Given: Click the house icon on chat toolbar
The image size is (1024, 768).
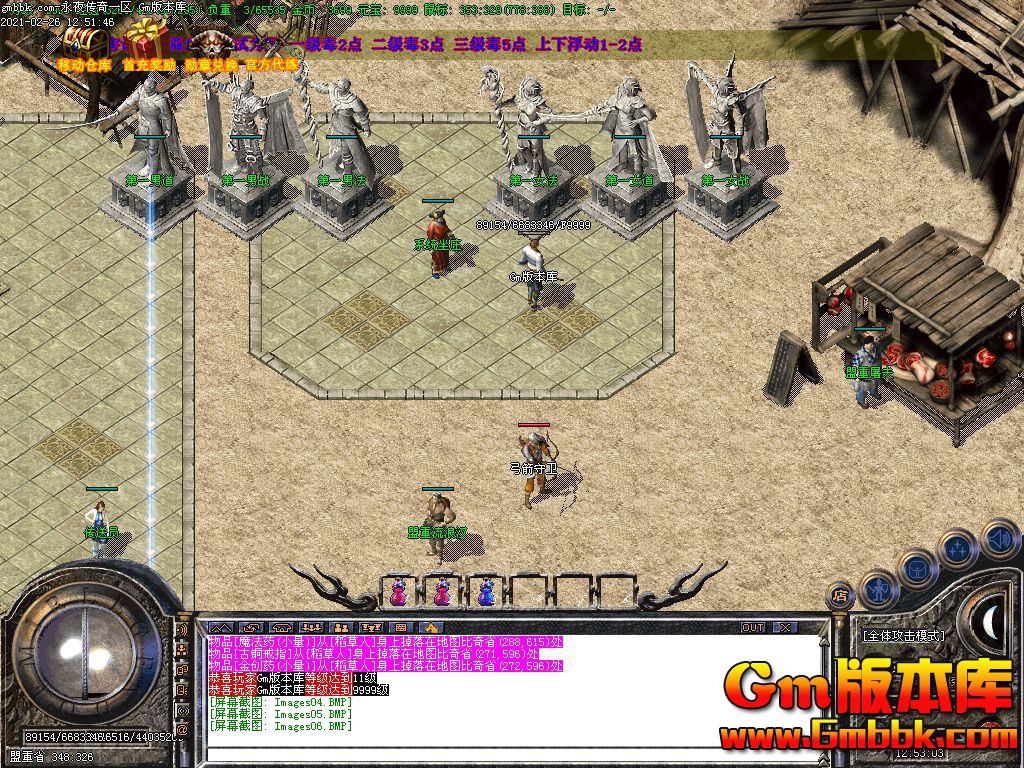Looking at the screenshot, I should tap(433, 627).
